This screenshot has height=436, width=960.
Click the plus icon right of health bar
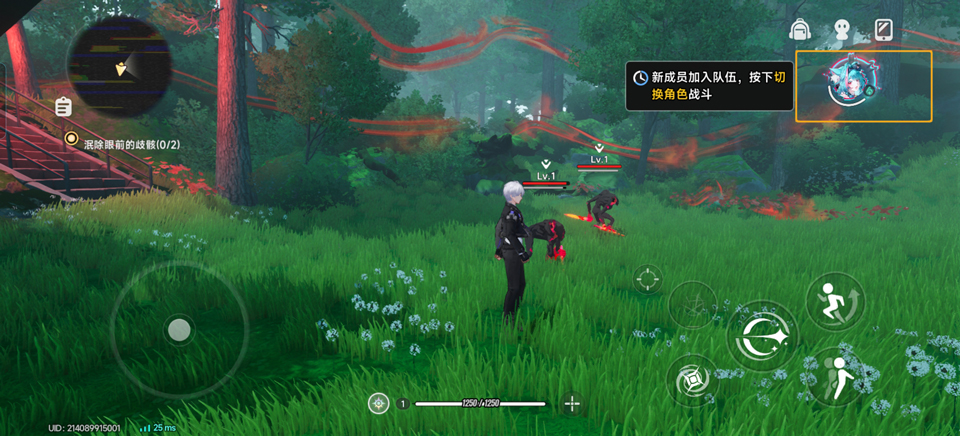(x=572, y=403)
